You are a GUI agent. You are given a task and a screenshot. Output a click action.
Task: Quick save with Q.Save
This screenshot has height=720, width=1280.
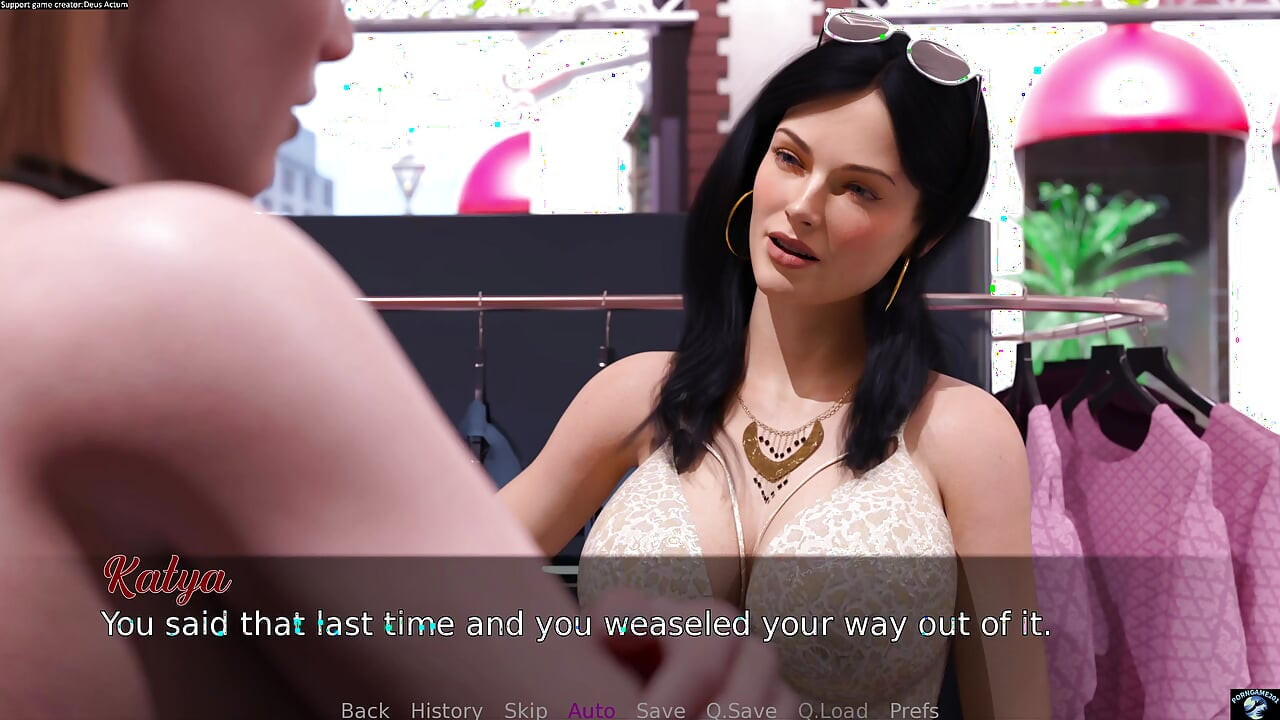(741, 710)
